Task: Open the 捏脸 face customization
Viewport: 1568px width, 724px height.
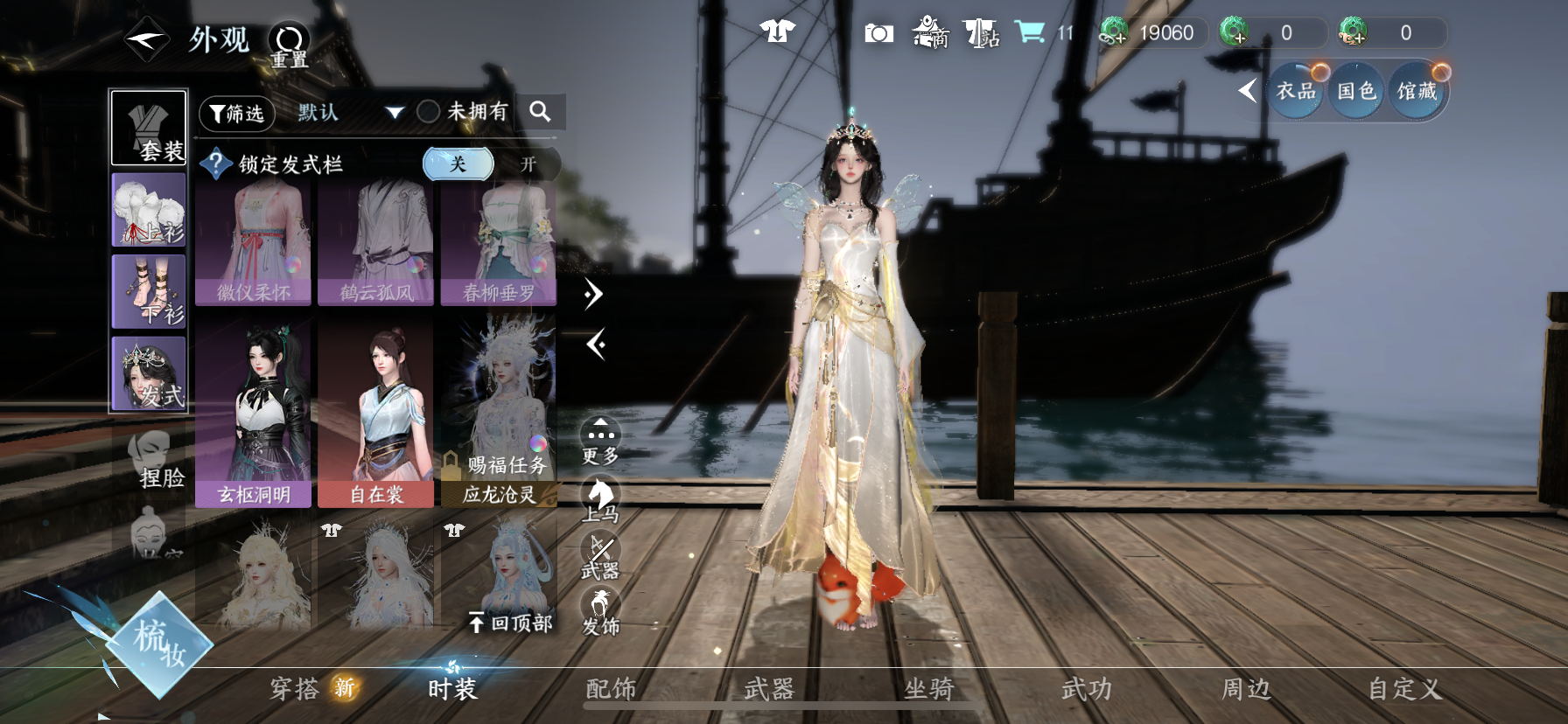Action: point(155,459)
